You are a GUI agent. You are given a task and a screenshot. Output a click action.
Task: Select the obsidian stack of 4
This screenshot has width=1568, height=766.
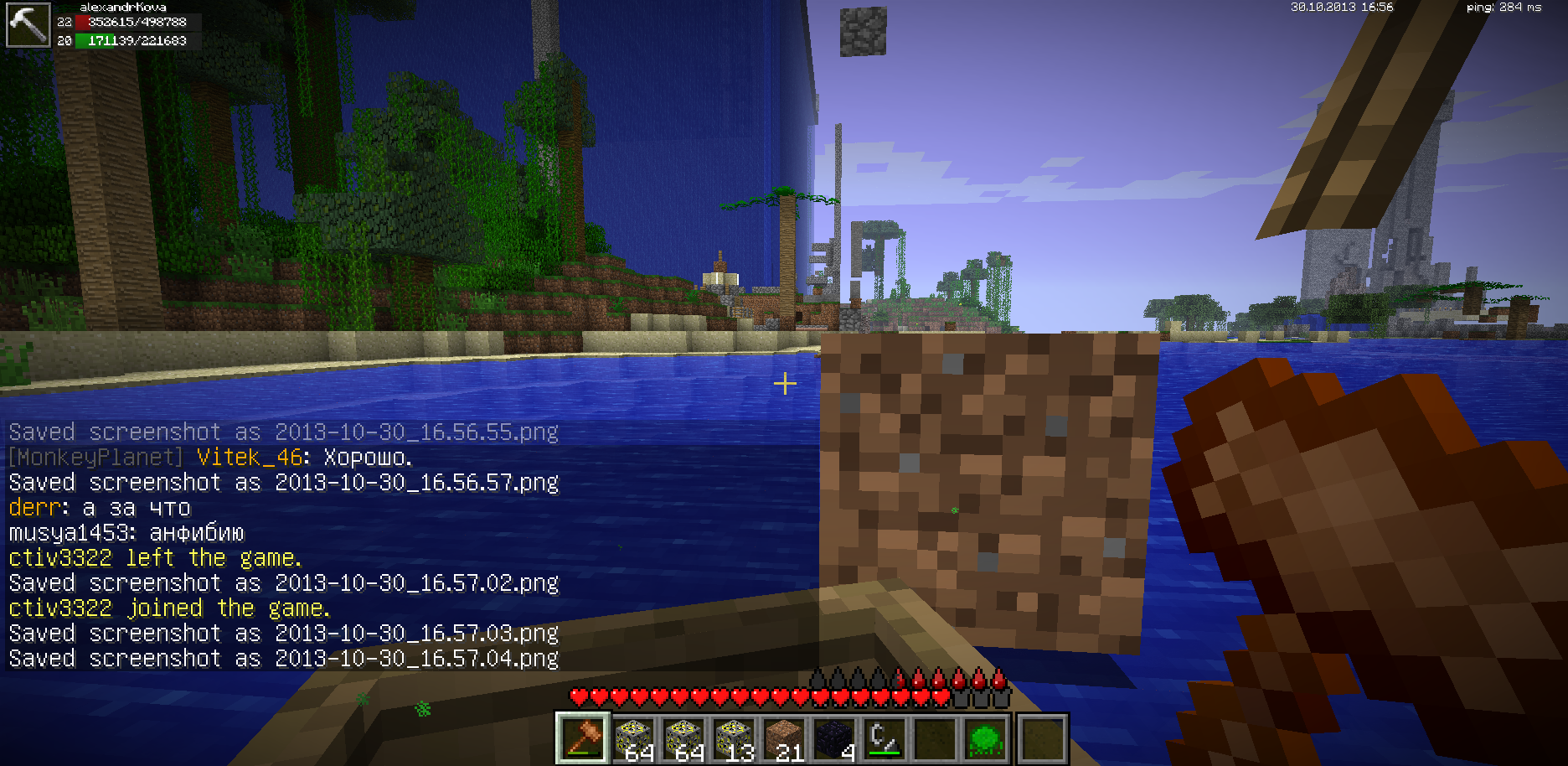pyautogui.click(x=834, y=738)
